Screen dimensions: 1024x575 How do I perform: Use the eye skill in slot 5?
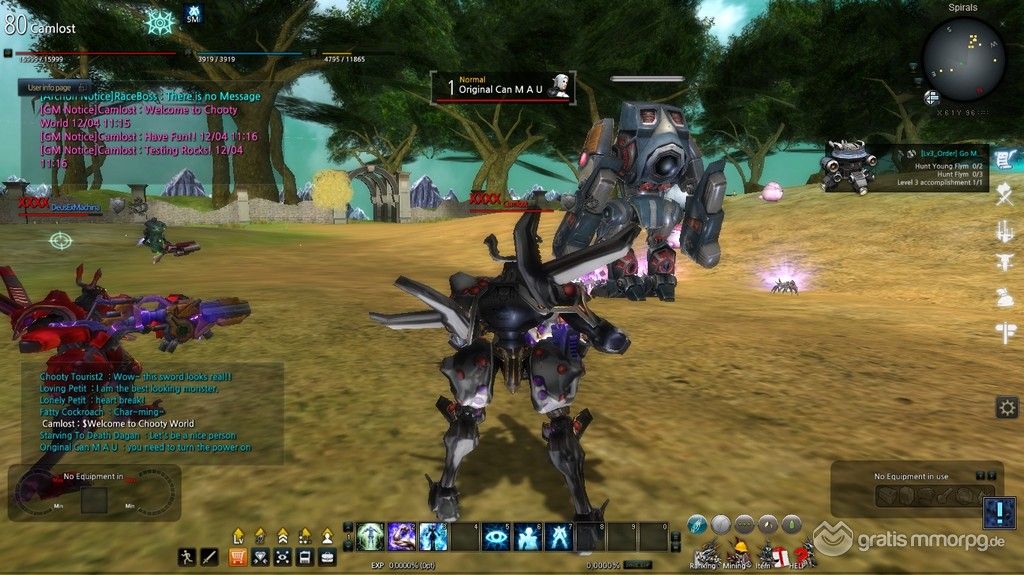coord(496,537)
